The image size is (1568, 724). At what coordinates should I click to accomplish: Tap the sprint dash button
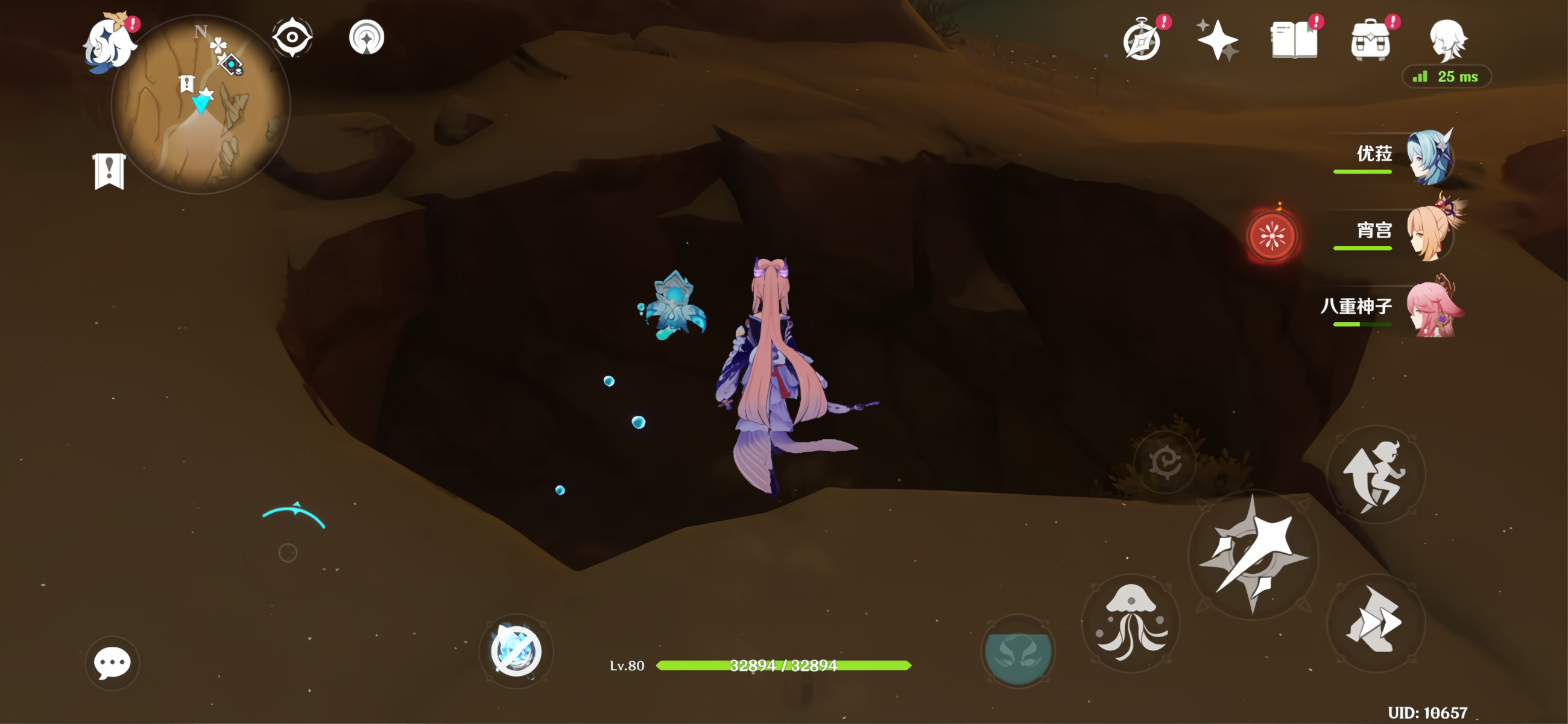tap(1376, 621)
